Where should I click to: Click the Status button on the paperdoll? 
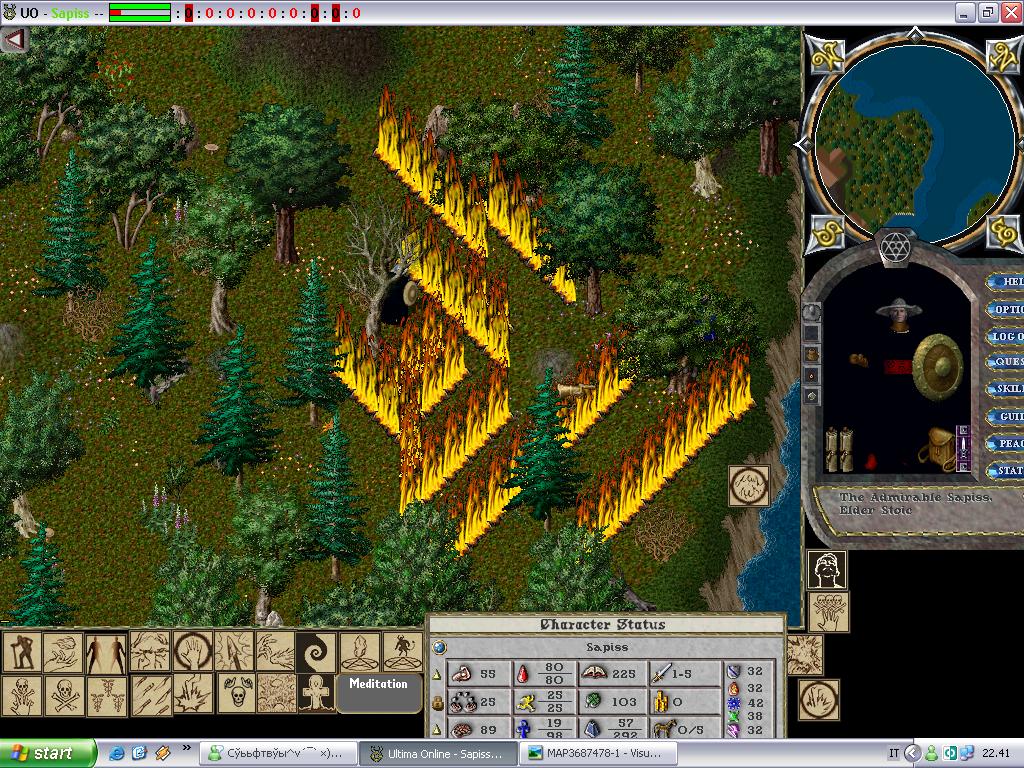pos(1007,470)
